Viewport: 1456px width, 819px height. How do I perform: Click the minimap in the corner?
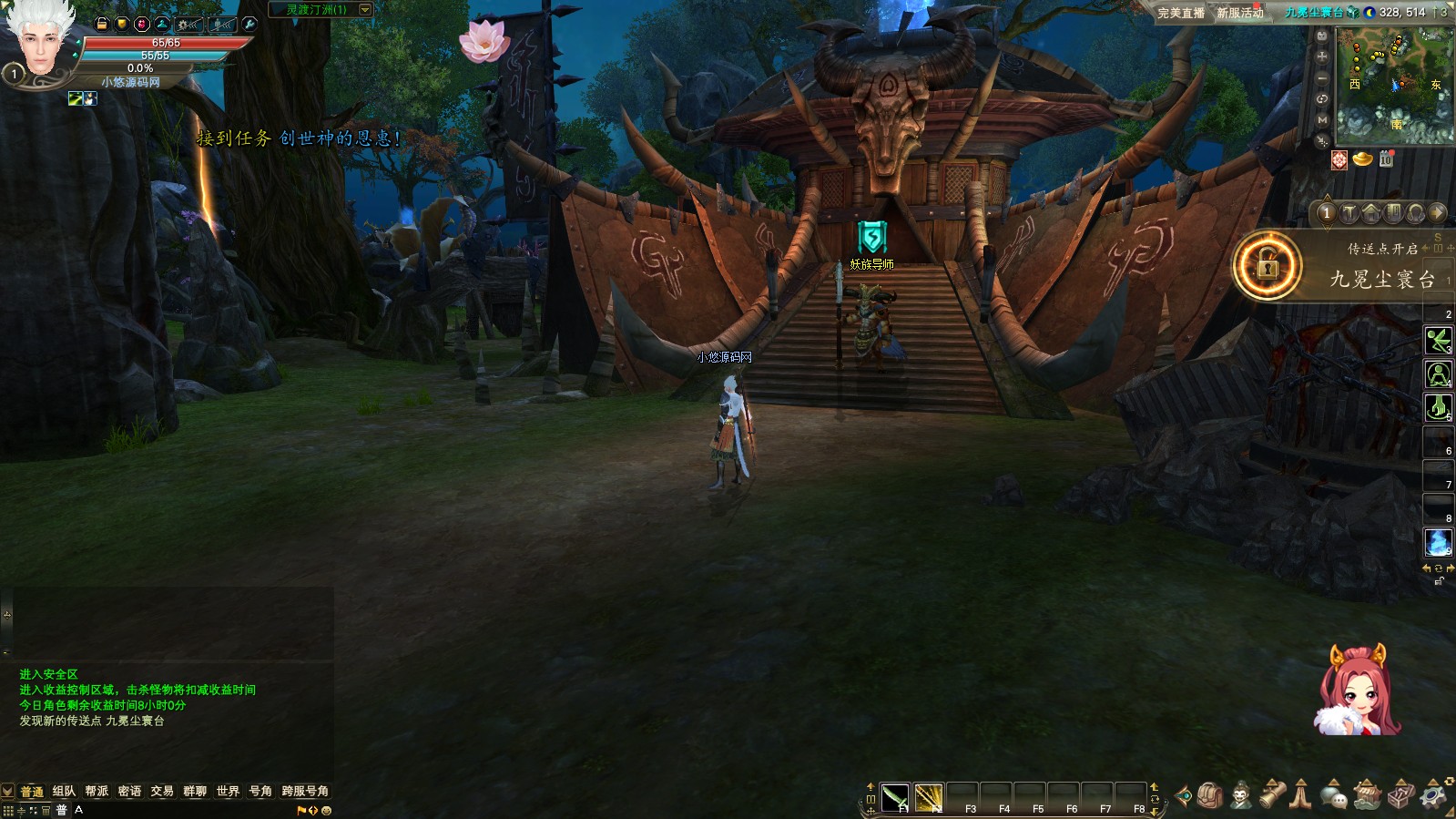pos(1394,84)
